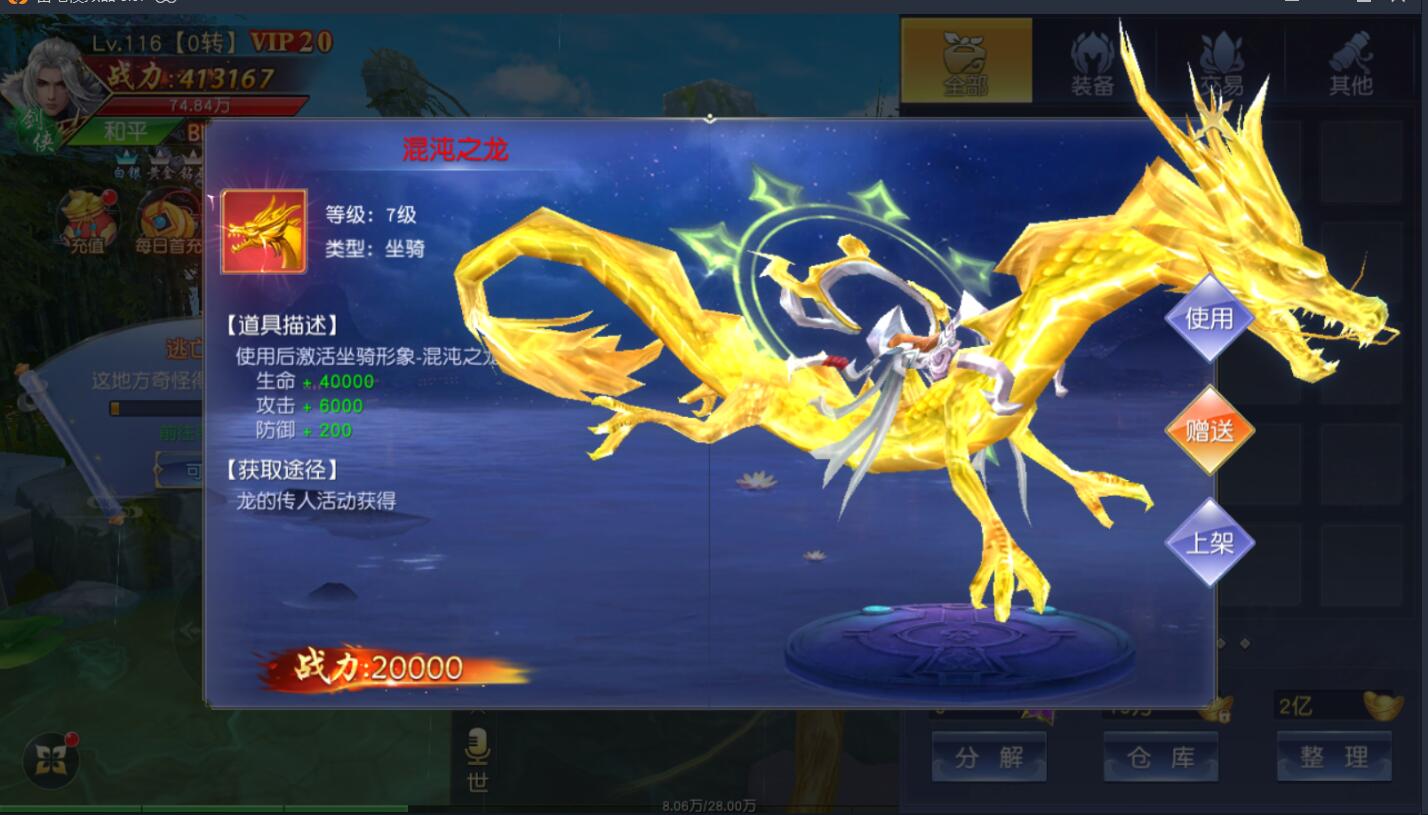This screenshot has width=1428, height=815.
Task: Open the 仓库 warehouse
Action: 1160,757
